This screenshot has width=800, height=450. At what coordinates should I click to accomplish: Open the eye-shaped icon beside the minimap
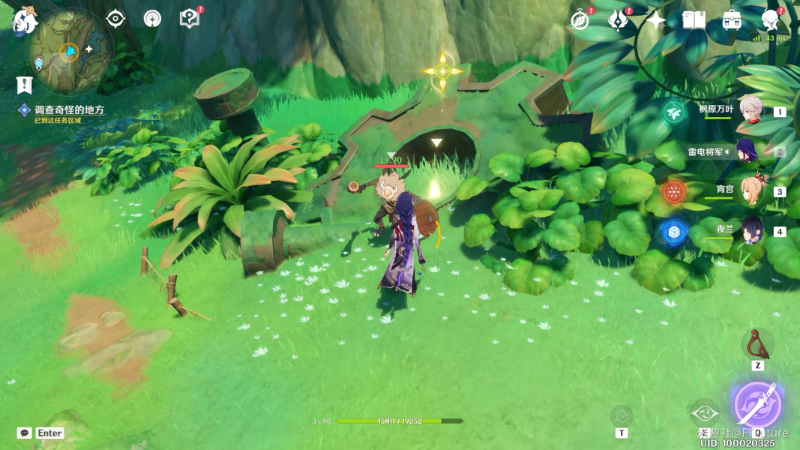pyautogui.click(x=116, y=18)
